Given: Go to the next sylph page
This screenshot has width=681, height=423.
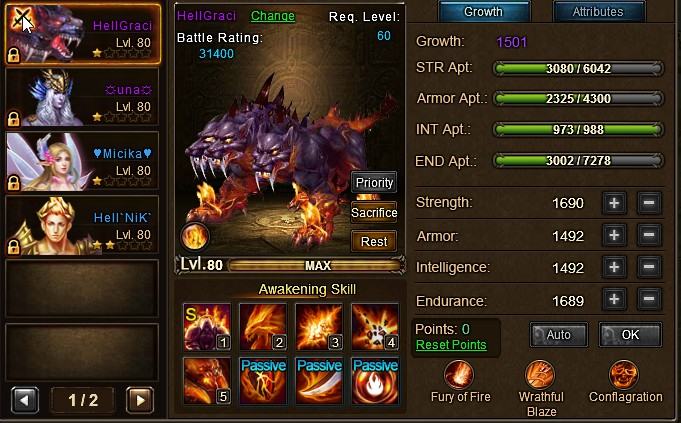Looking at the screenshot, I should (141, 400).
